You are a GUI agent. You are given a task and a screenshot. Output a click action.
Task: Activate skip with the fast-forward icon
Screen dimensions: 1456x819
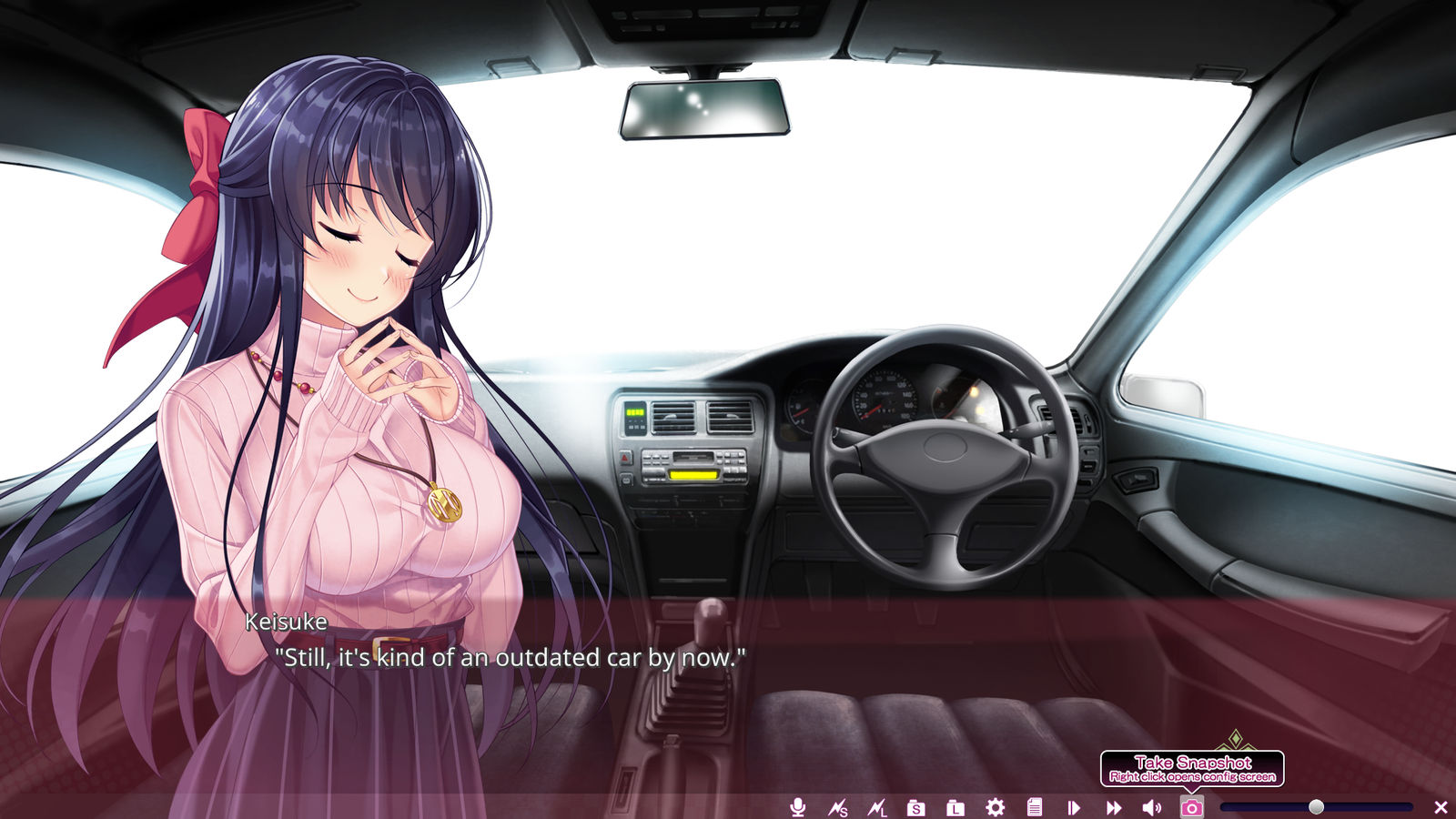tap(1114, 807)
